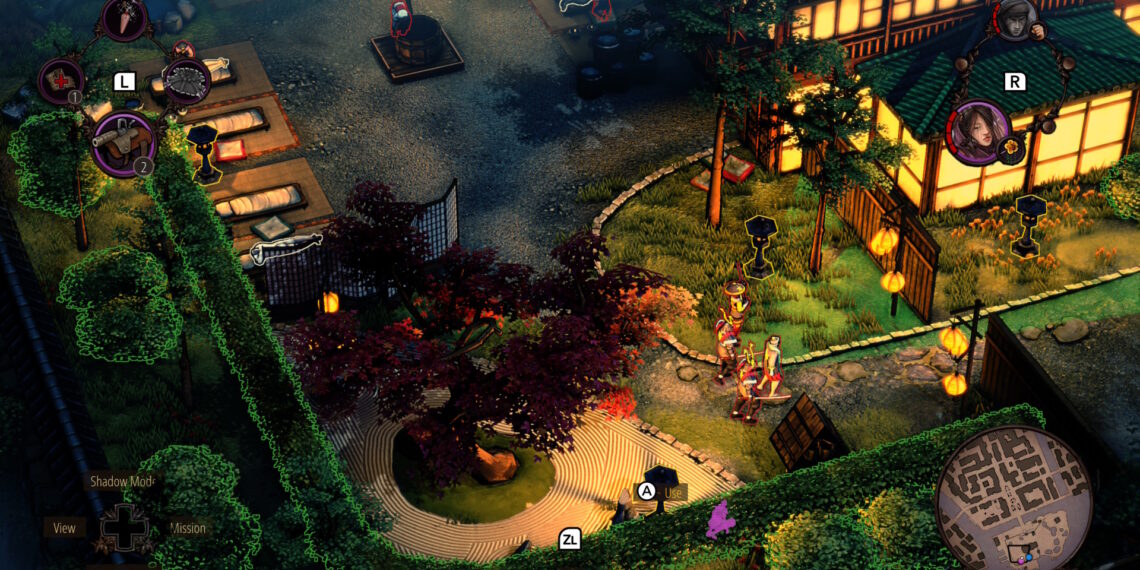Click the yellow flower badge beside the portrait
This screenshot has height=570, width=1140.
1013,150
